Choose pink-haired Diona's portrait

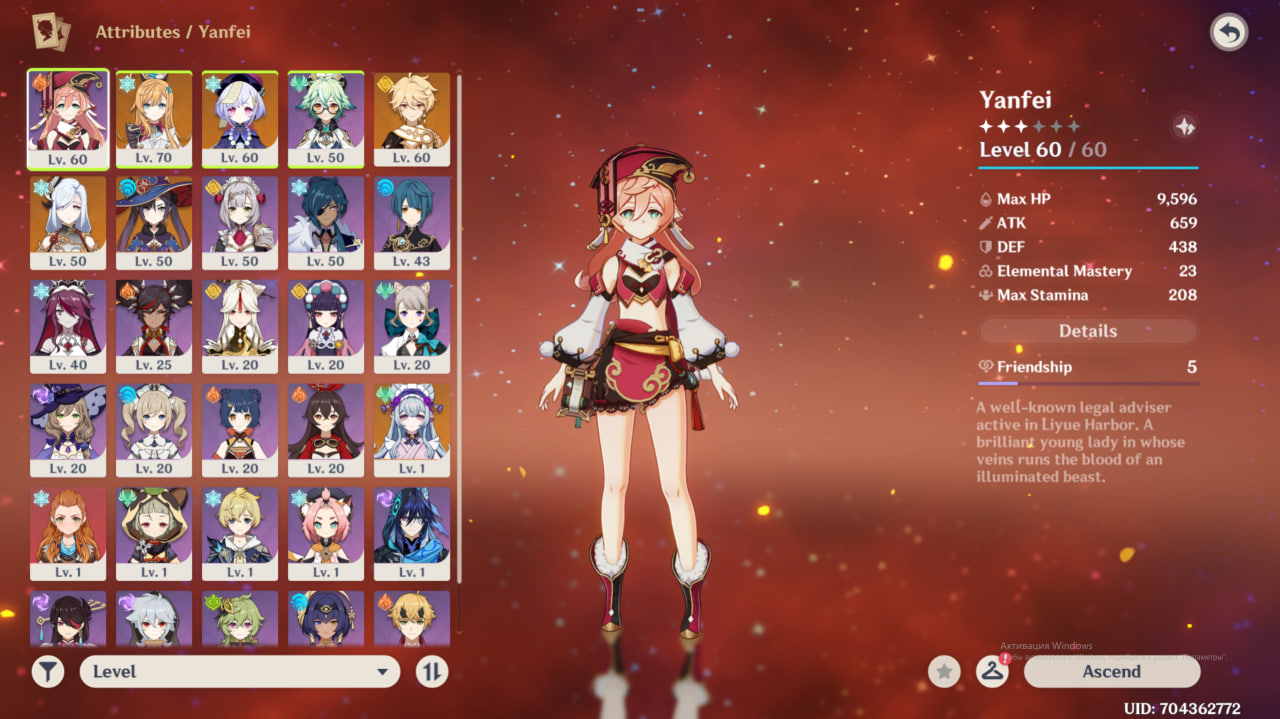(326, 534)
